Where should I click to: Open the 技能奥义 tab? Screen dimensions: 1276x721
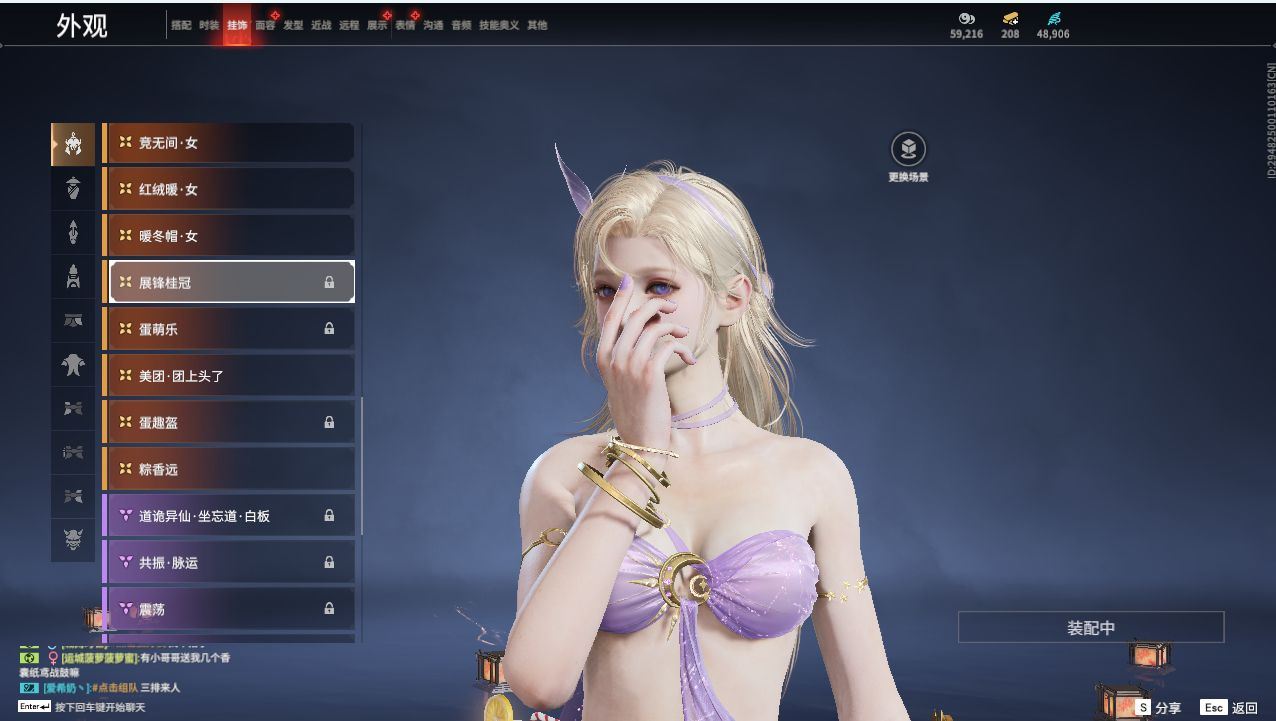coord(499,25)
